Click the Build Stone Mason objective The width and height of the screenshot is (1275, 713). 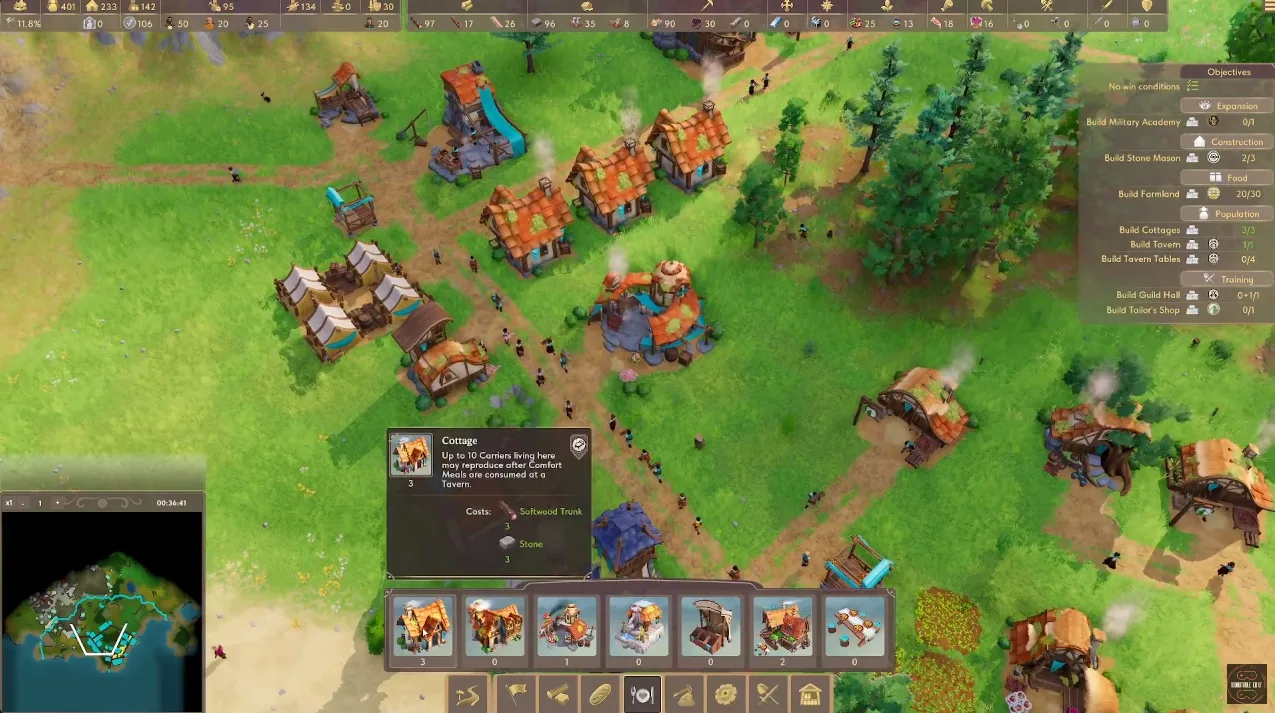click(x=1142, y=158)
